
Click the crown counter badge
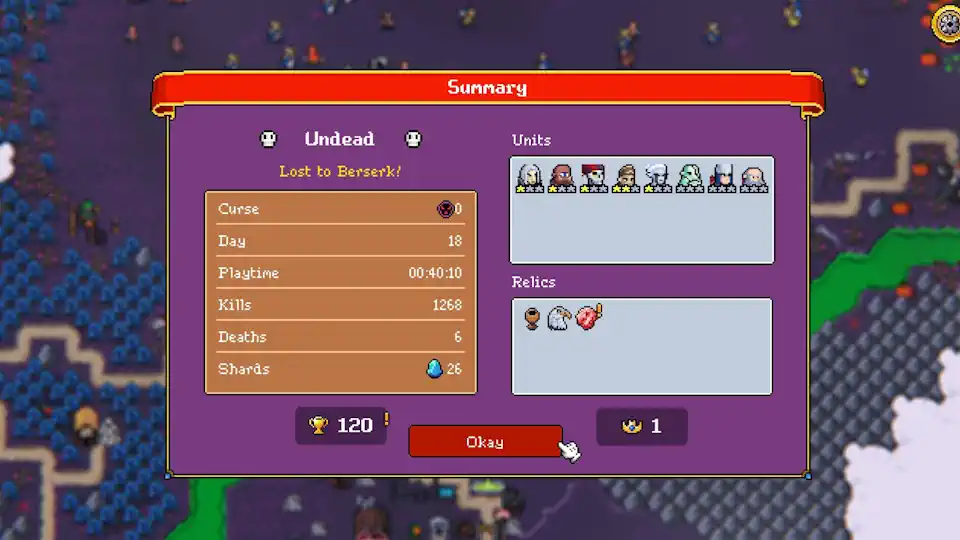pos(642,426)
